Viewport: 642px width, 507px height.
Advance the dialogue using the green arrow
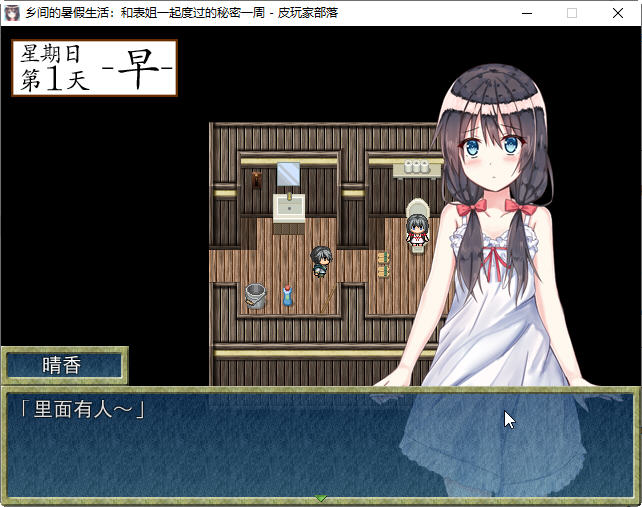click(321, 497)
